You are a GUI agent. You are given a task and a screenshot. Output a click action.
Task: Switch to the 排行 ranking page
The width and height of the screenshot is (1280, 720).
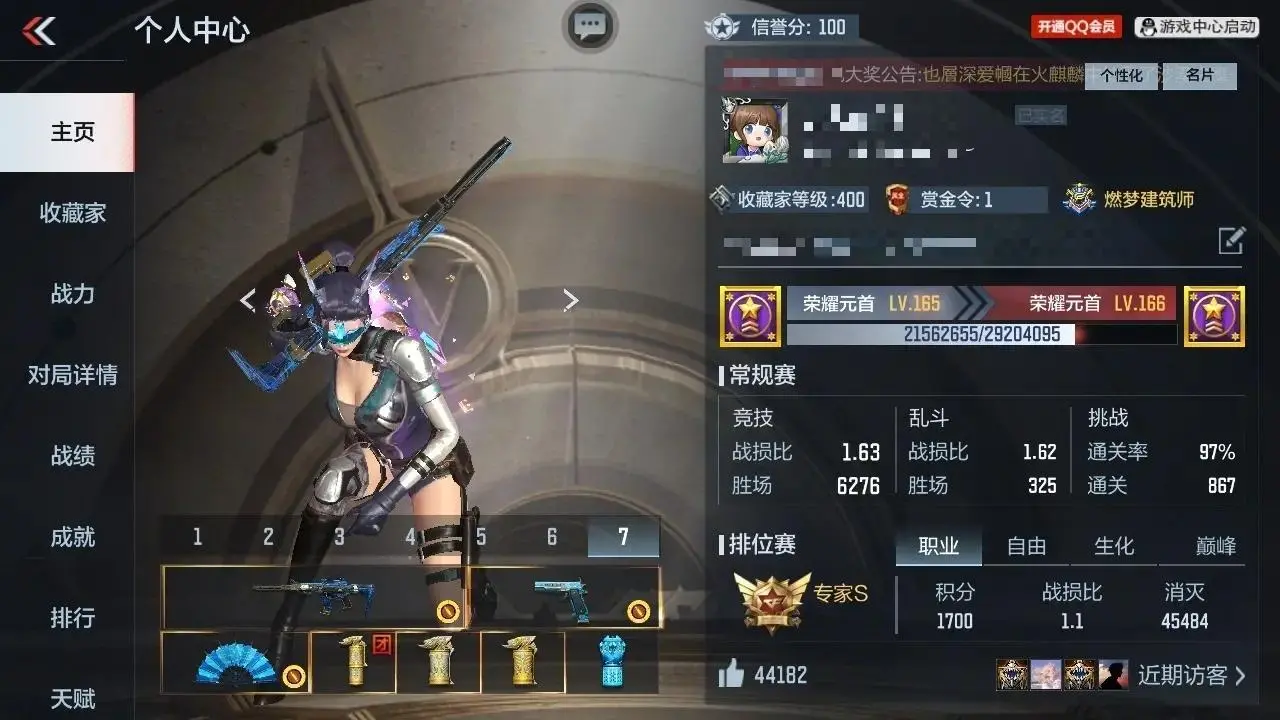pos(72,618)
